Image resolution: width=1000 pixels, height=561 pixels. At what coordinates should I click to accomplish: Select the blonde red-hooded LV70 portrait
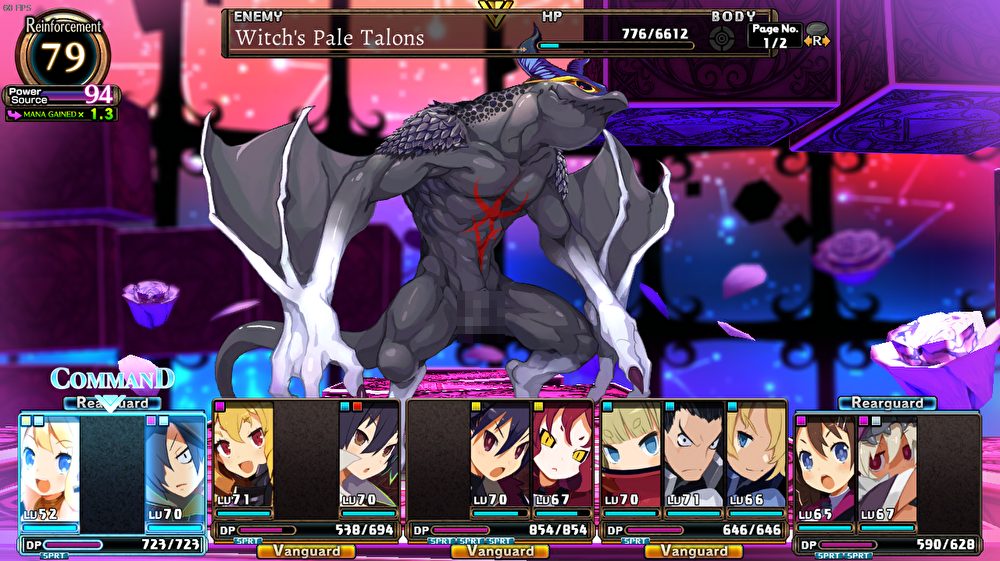point(631,462)
